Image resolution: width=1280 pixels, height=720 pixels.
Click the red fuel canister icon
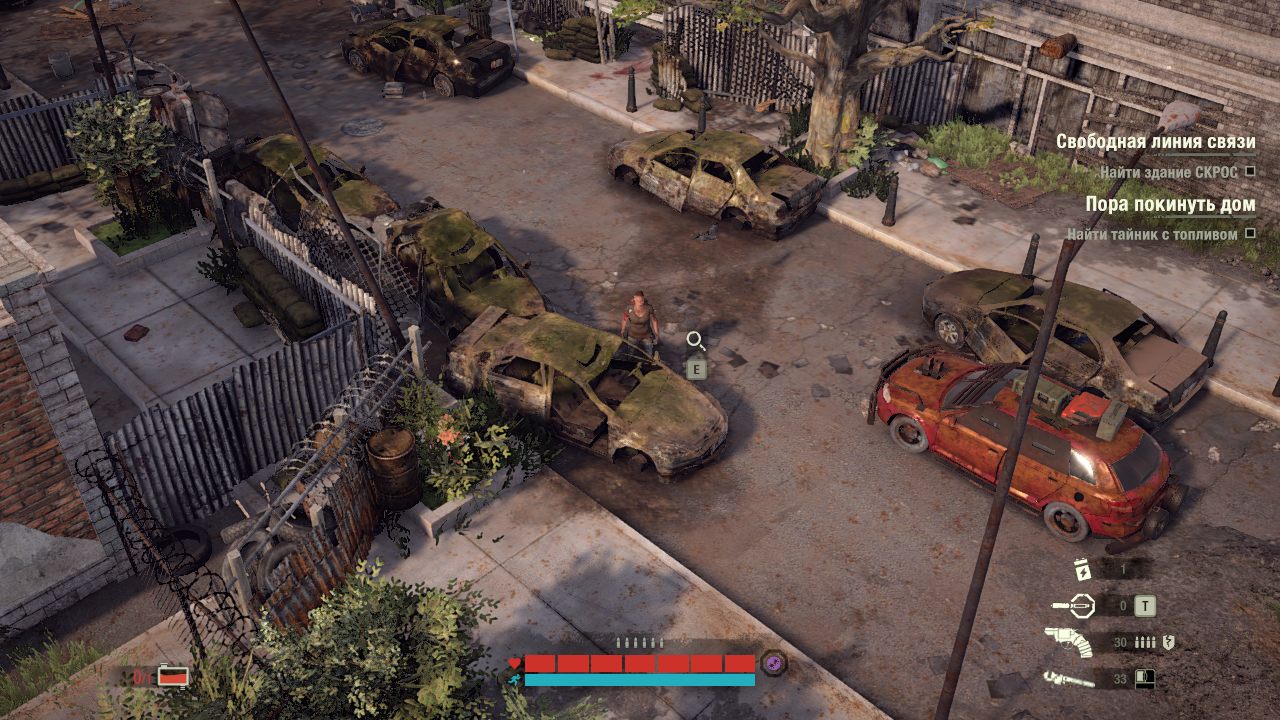173,677
